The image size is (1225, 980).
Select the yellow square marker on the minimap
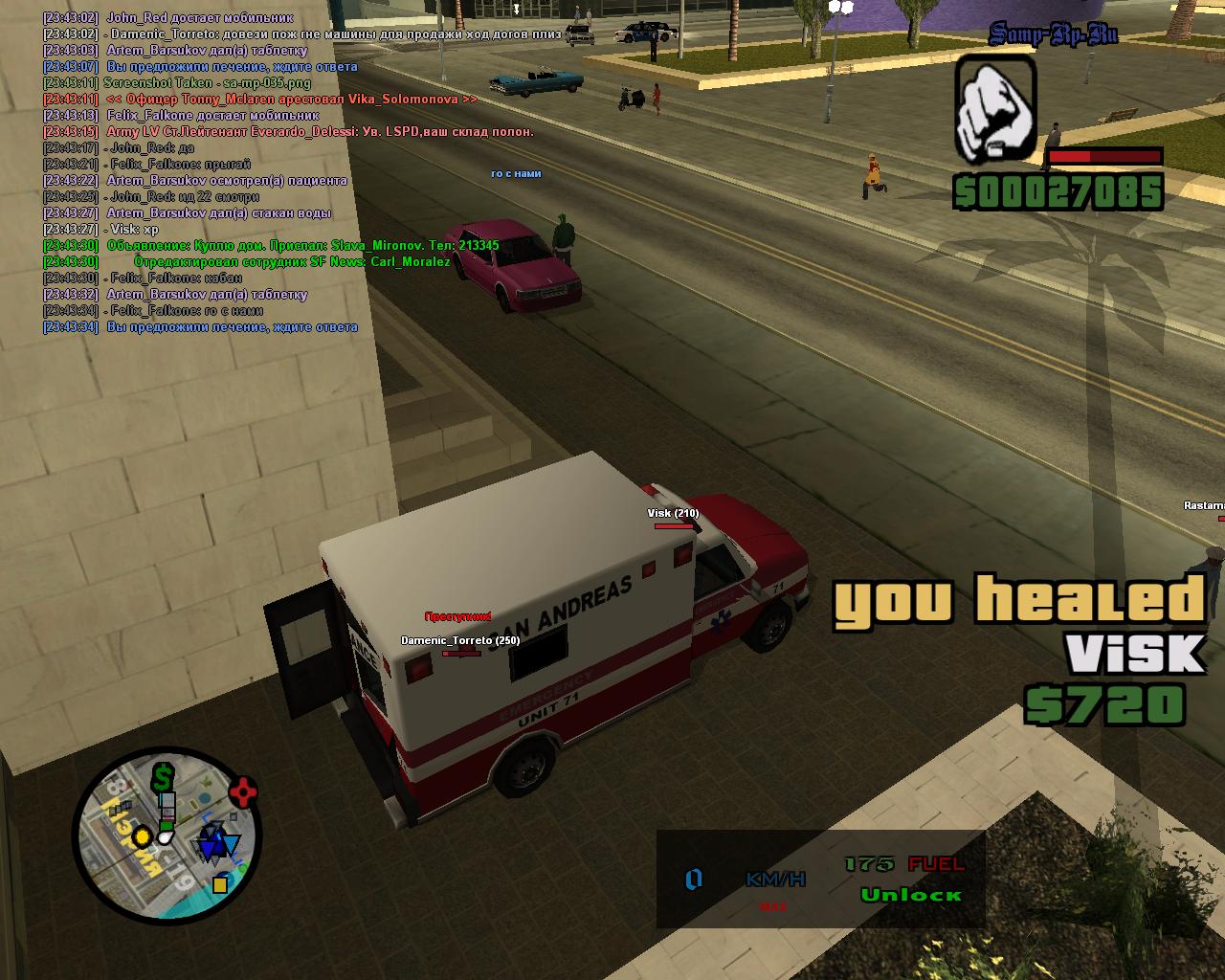(x=220, y=883)
